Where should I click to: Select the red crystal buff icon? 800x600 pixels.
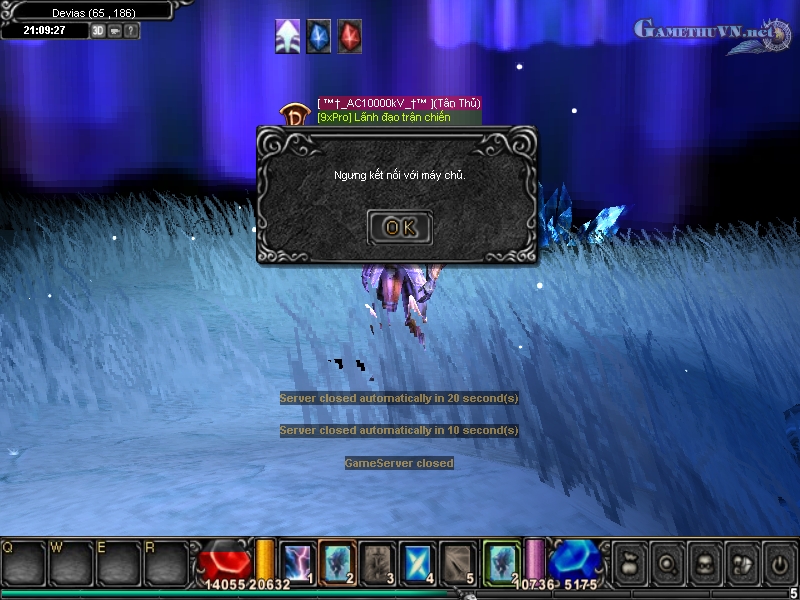click(349, 36)
